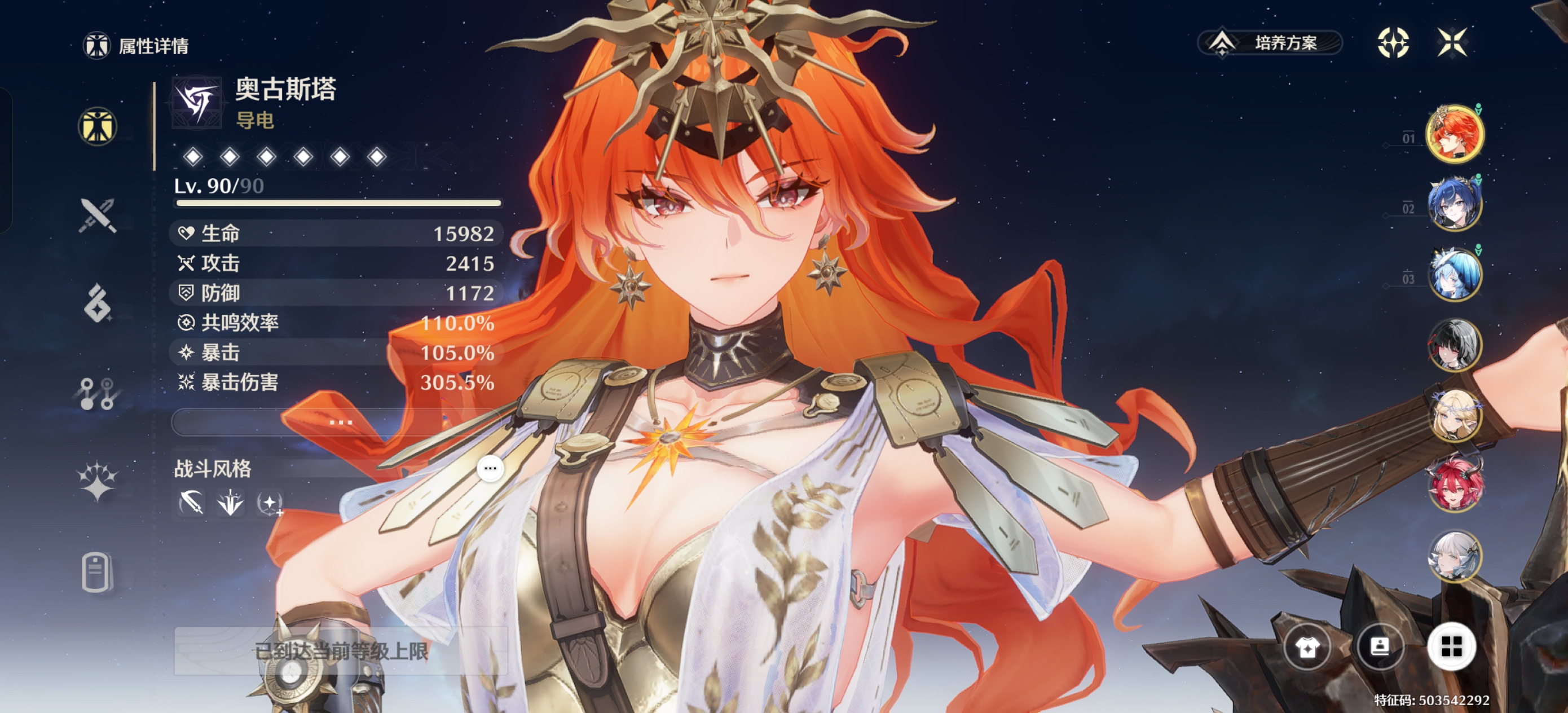
Task: Select the orange-haired character in slot 01
Action: click(1455, 134)
